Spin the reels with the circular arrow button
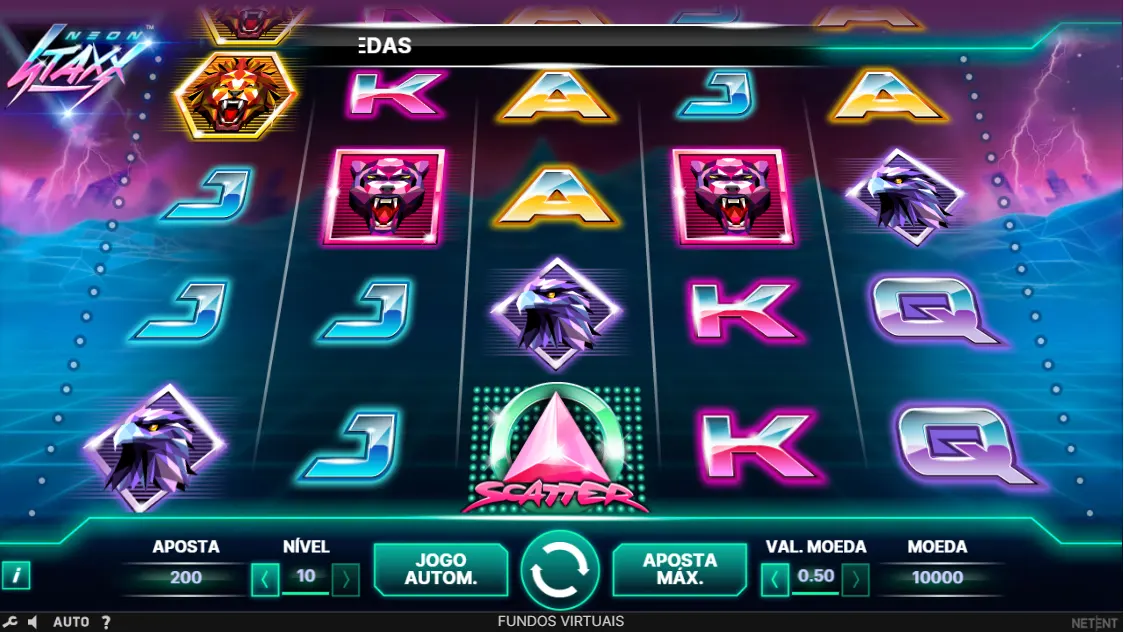 (560, 569)
